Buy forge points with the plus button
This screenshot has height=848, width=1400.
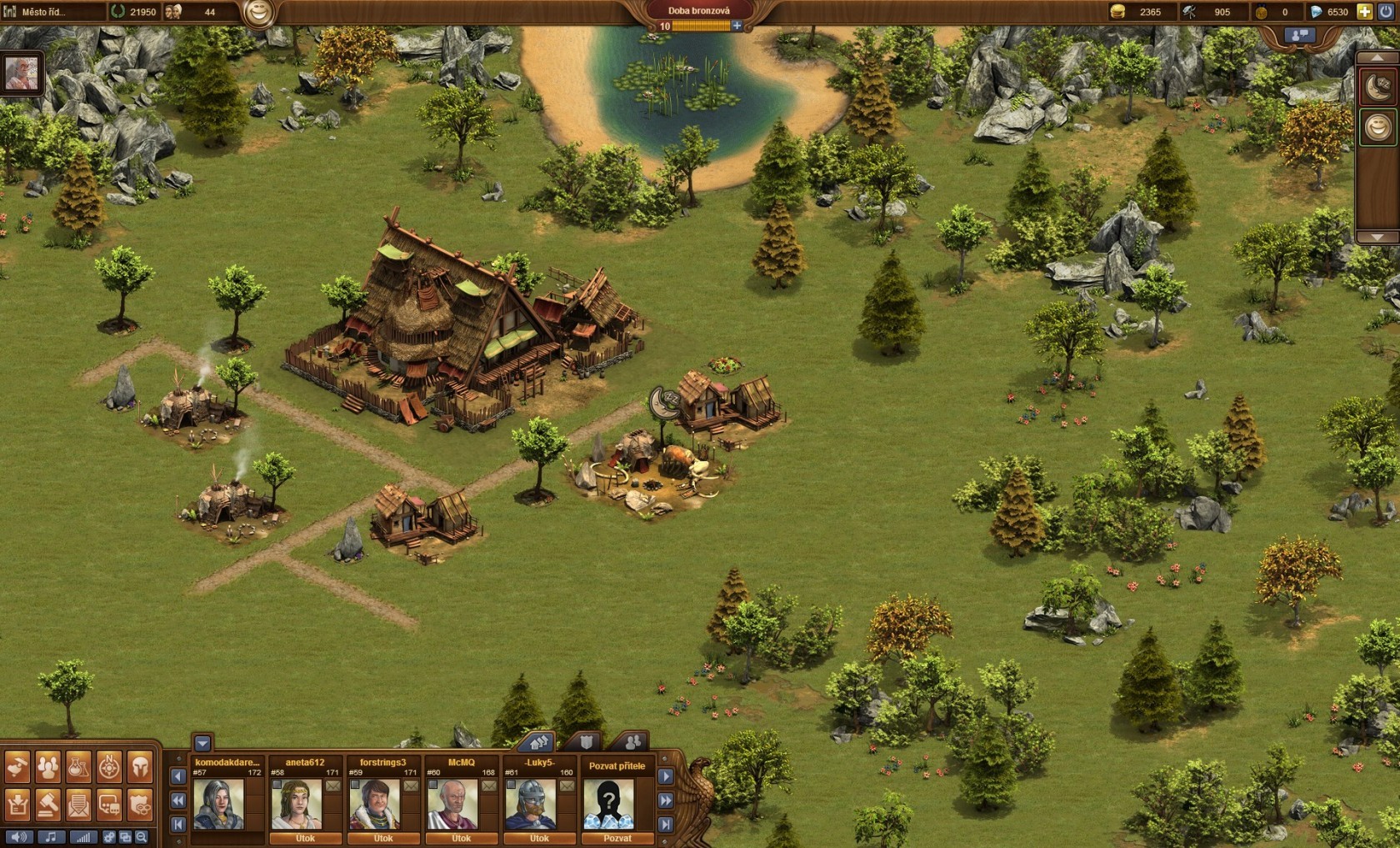coord(737,26)
